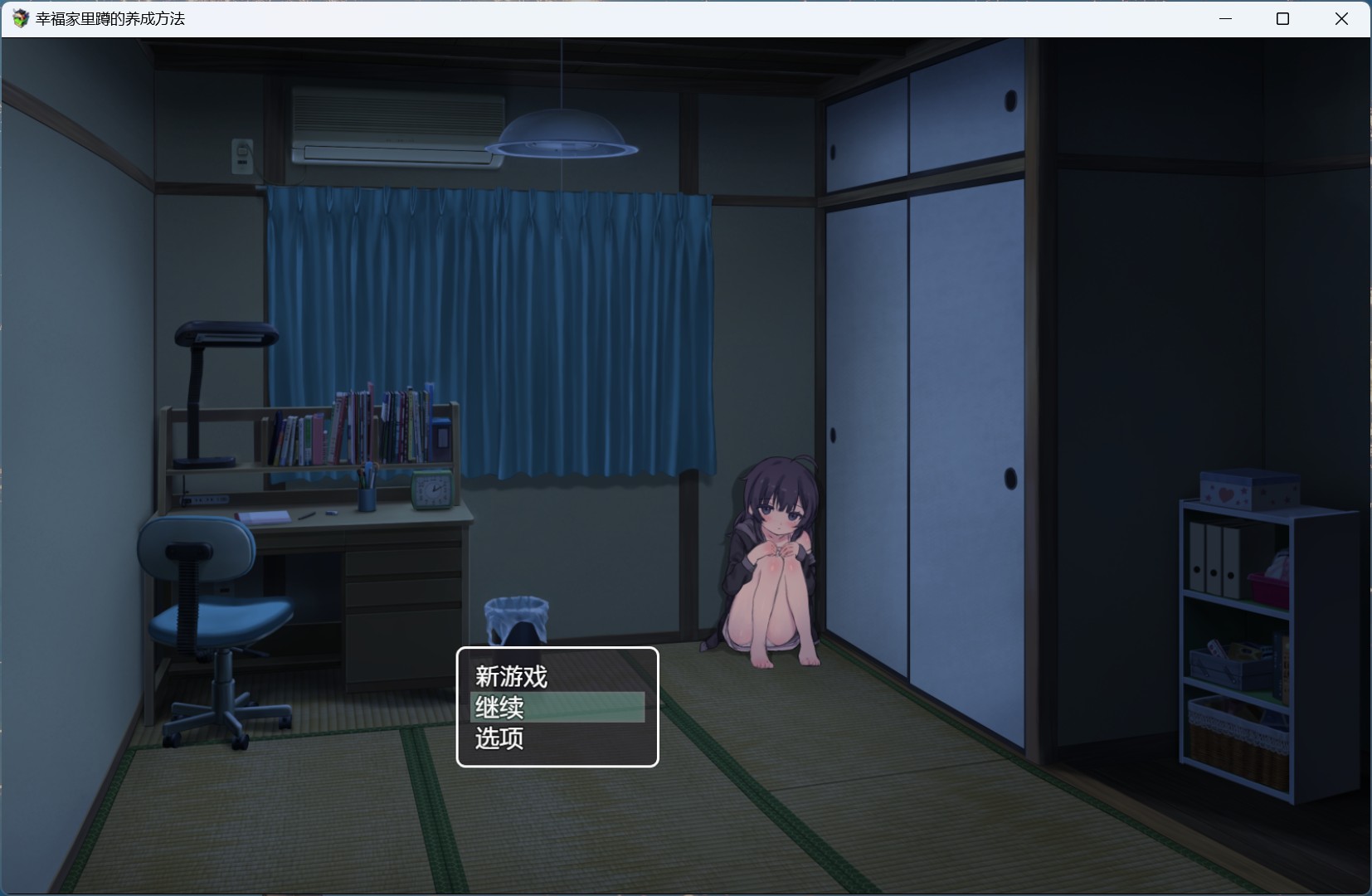Click the title text 幸福家里蹲的养成方法

coord(109,17)
